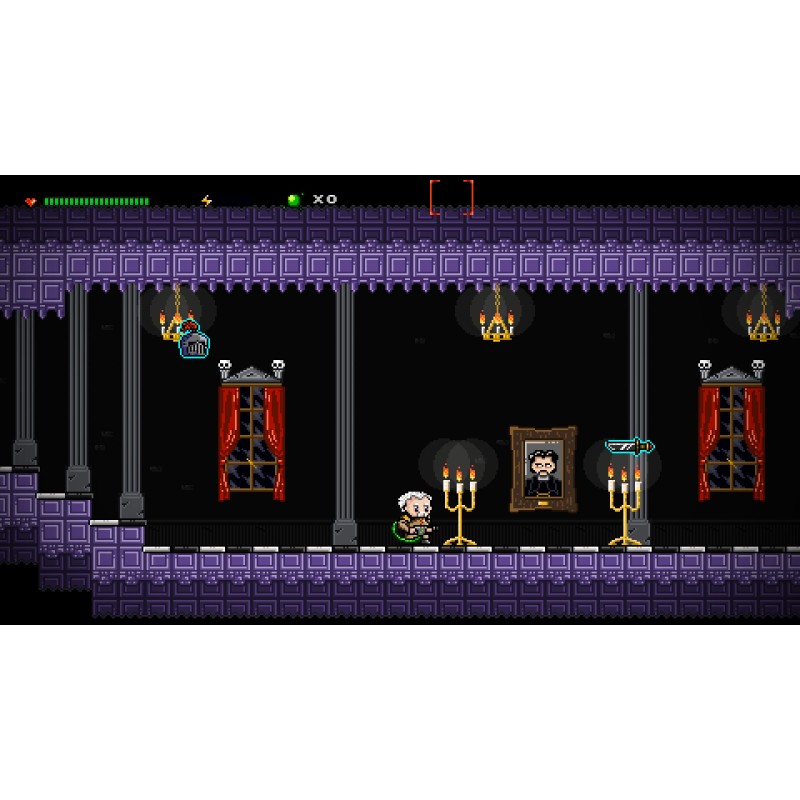Image resolution: width=800 pixels, height=800 pixels.
Task: Click the lightning bolt energy icon
Action: 207,201
